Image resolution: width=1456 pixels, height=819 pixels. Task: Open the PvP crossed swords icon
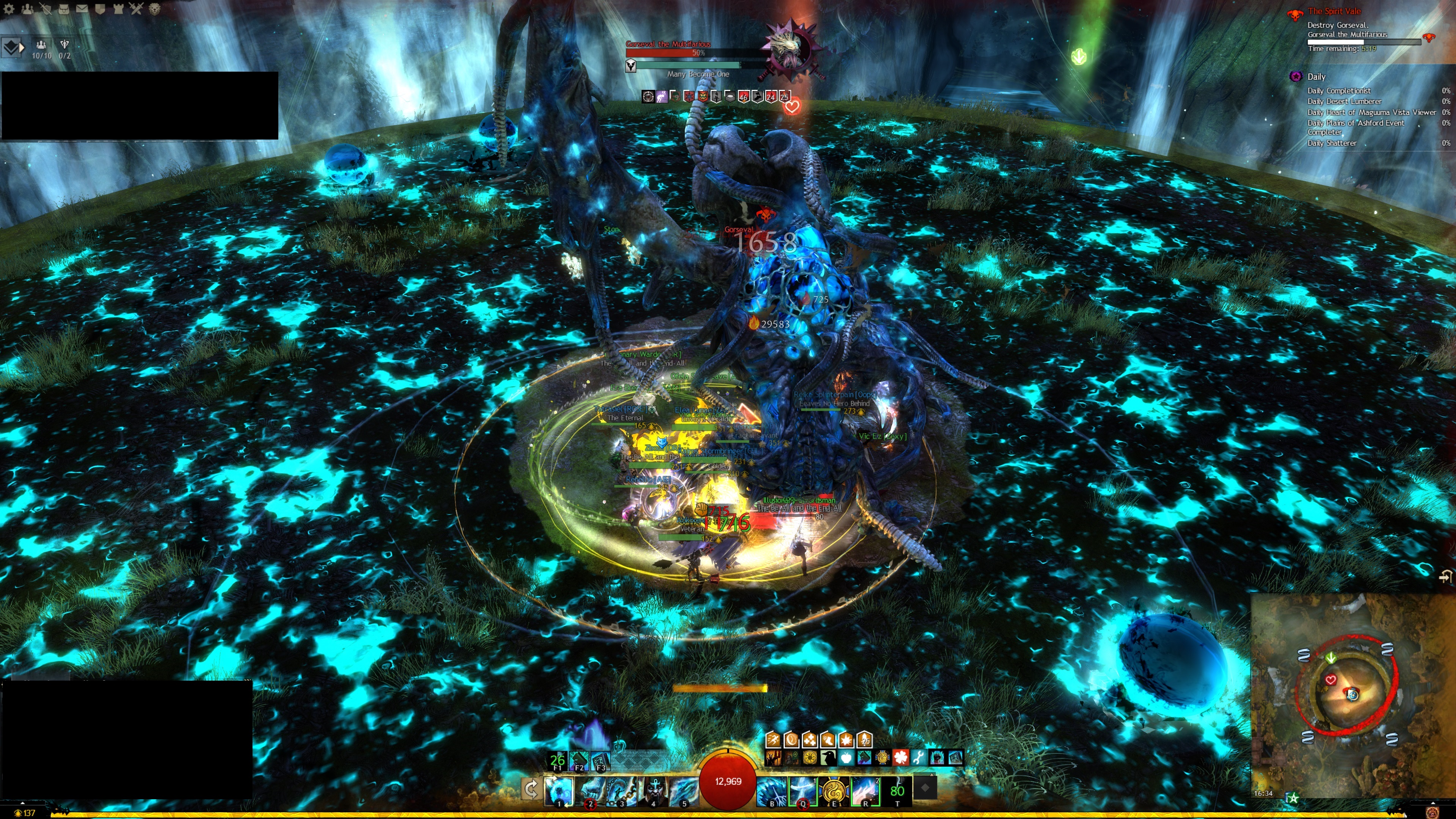point(136,8)
